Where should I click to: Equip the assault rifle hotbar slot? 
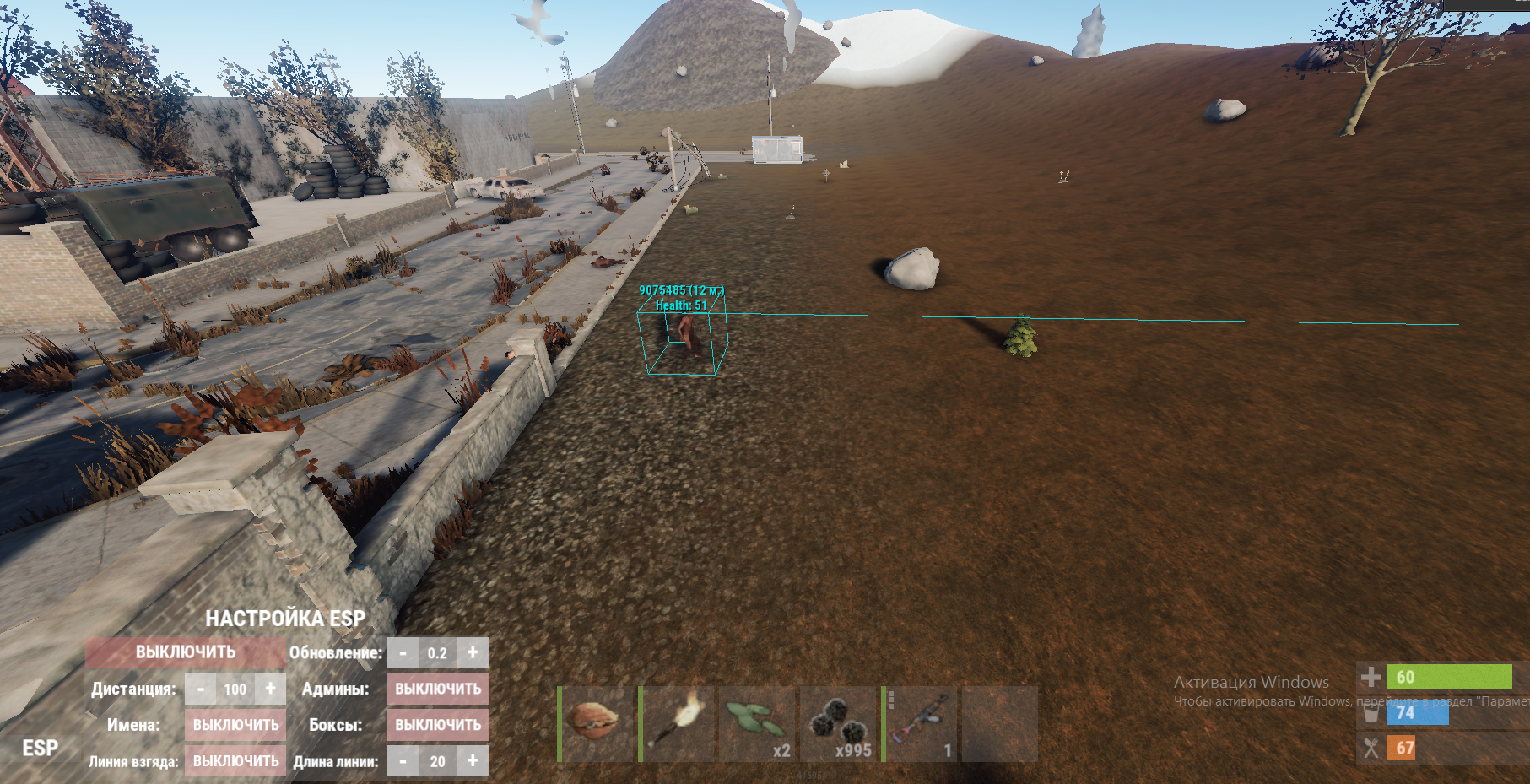click(920, 724)
